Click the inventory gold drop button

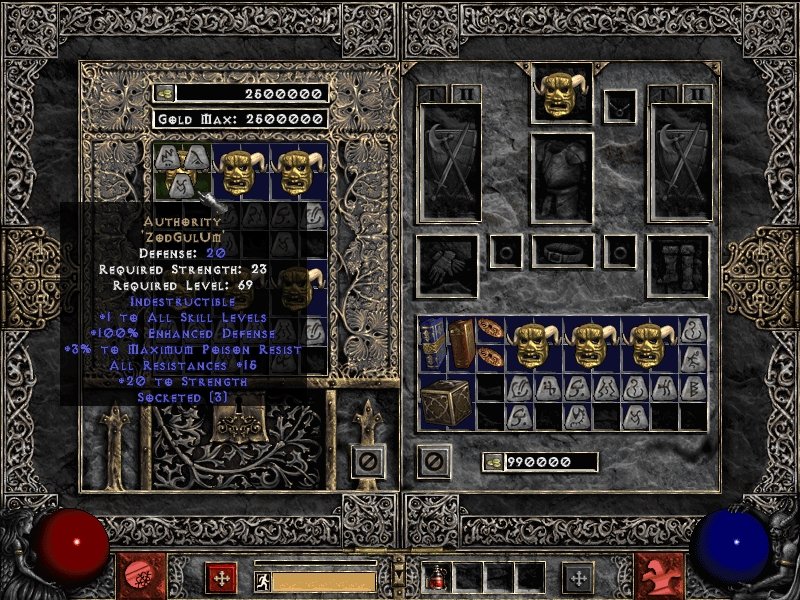[493, 462]
